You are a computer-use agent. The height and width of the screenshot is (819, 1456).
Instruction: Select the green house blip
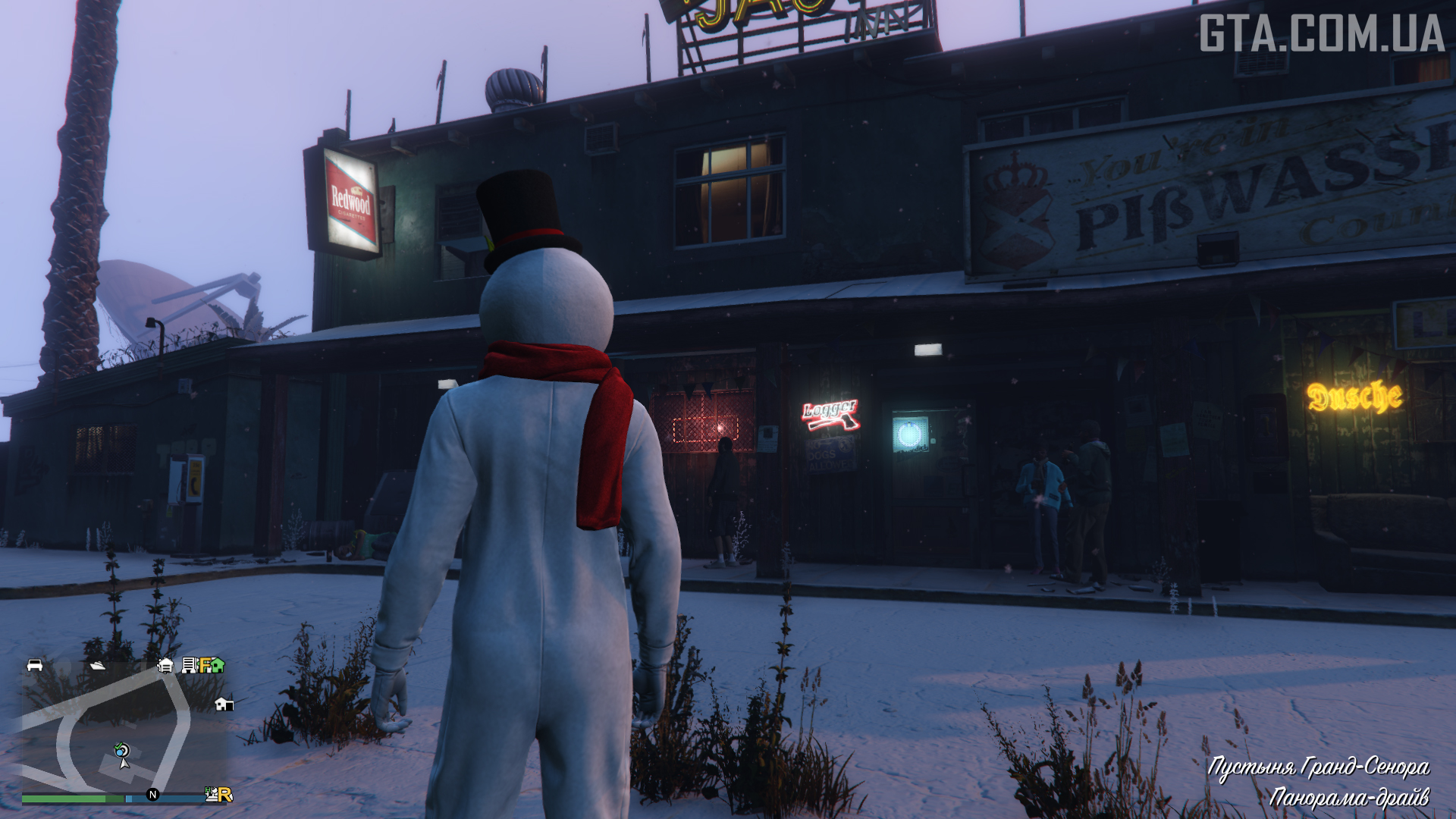218,666
